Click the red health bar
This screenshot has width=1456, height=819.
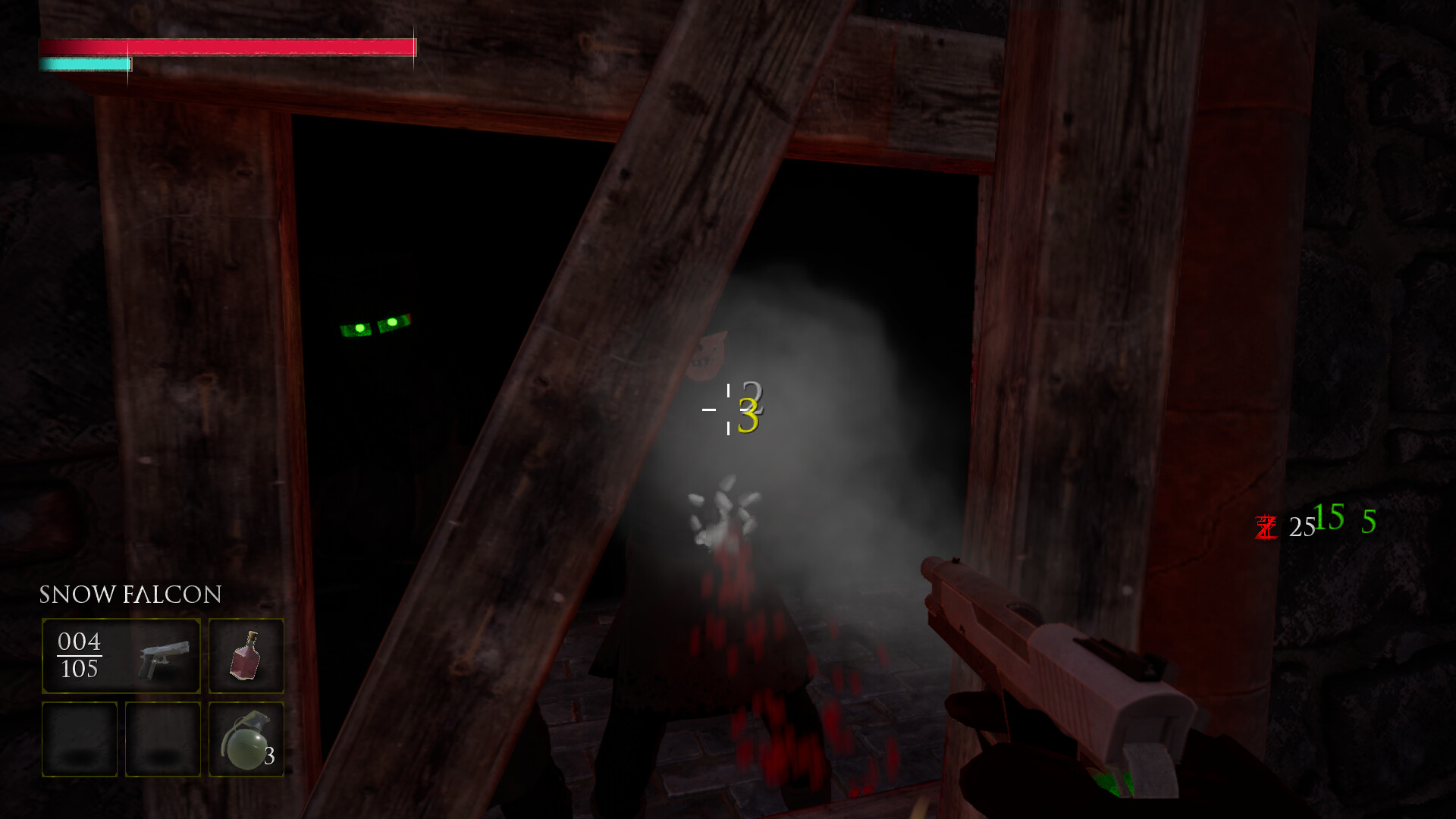227,47
